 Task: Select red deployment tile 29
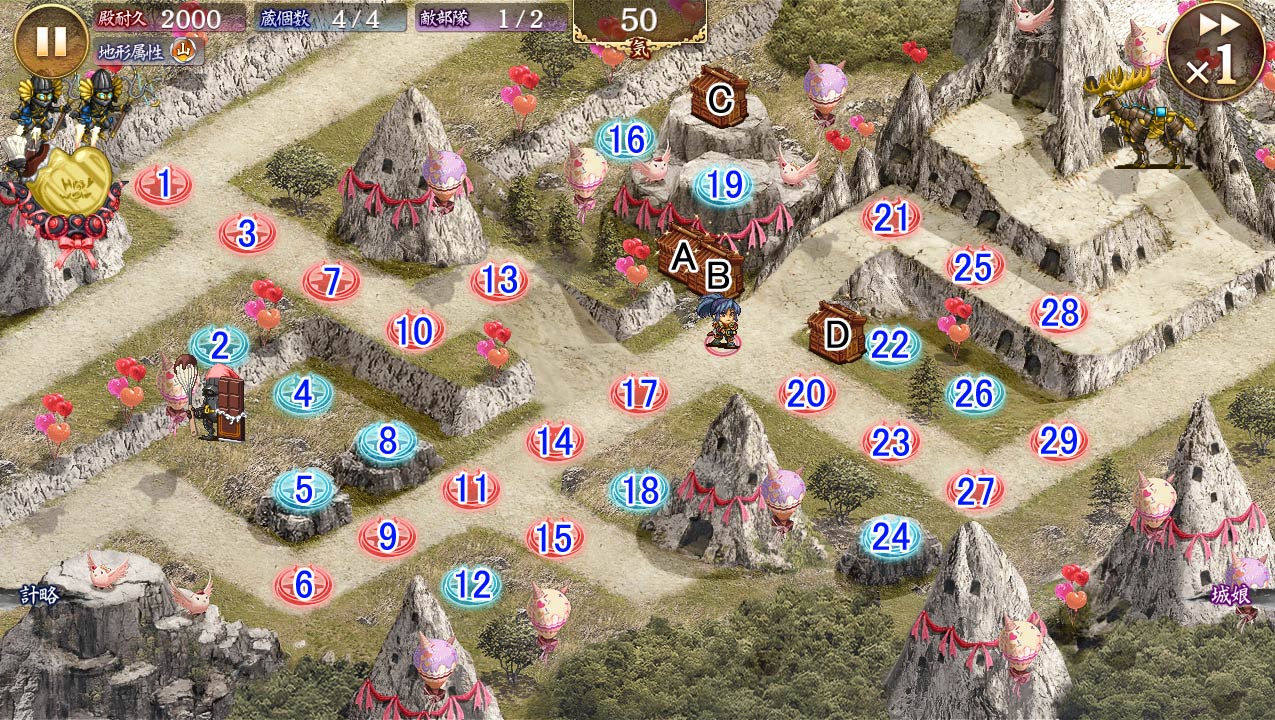click(1059, 441)
